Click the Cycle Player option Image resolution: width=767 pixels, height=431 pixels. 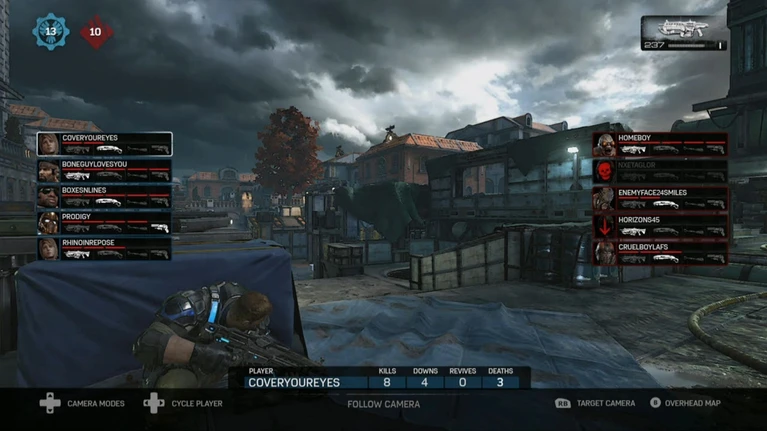184,403
